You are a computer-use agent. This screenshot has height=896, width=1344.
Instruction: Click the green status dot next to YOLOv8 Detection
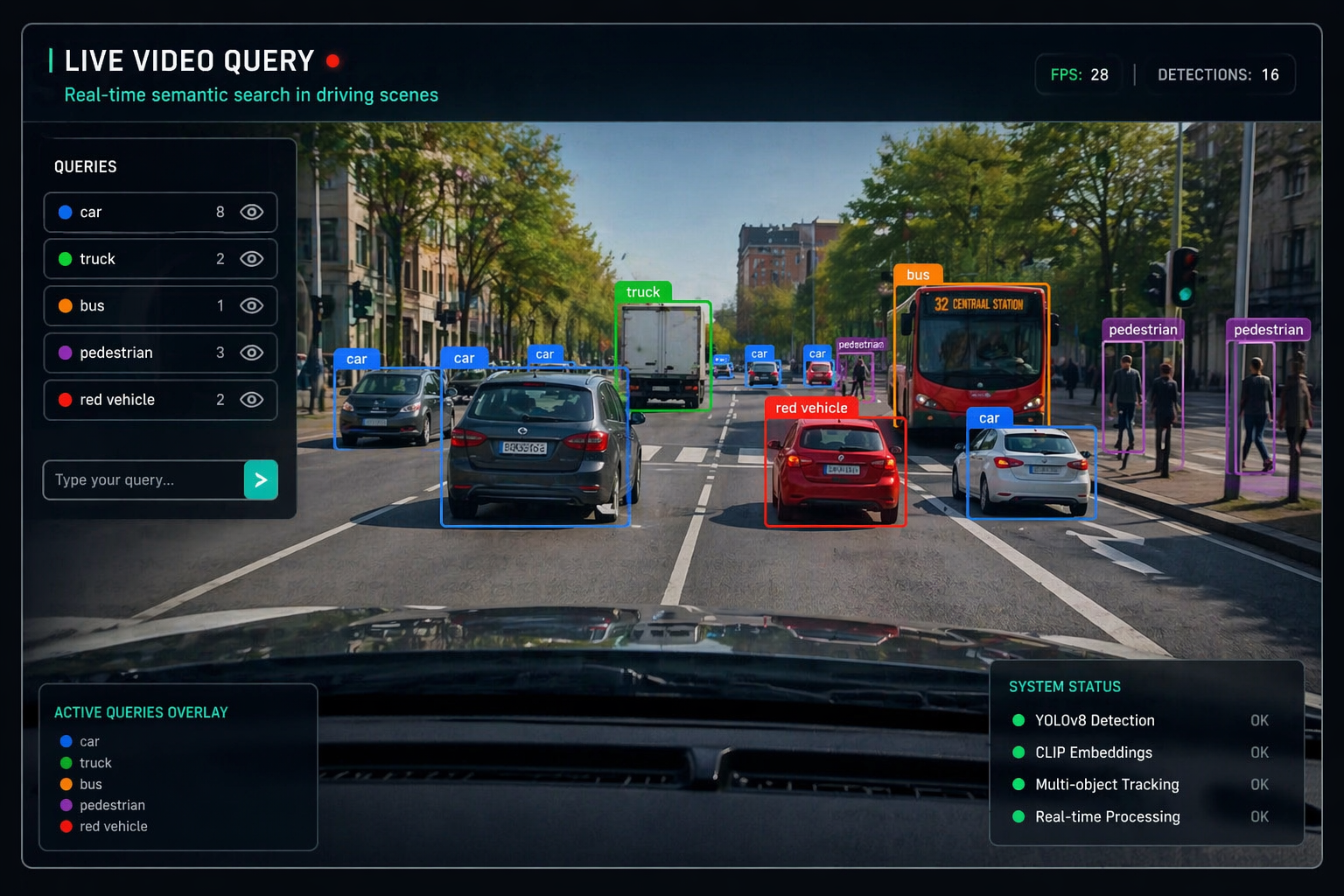click(x=1018, y=720)
